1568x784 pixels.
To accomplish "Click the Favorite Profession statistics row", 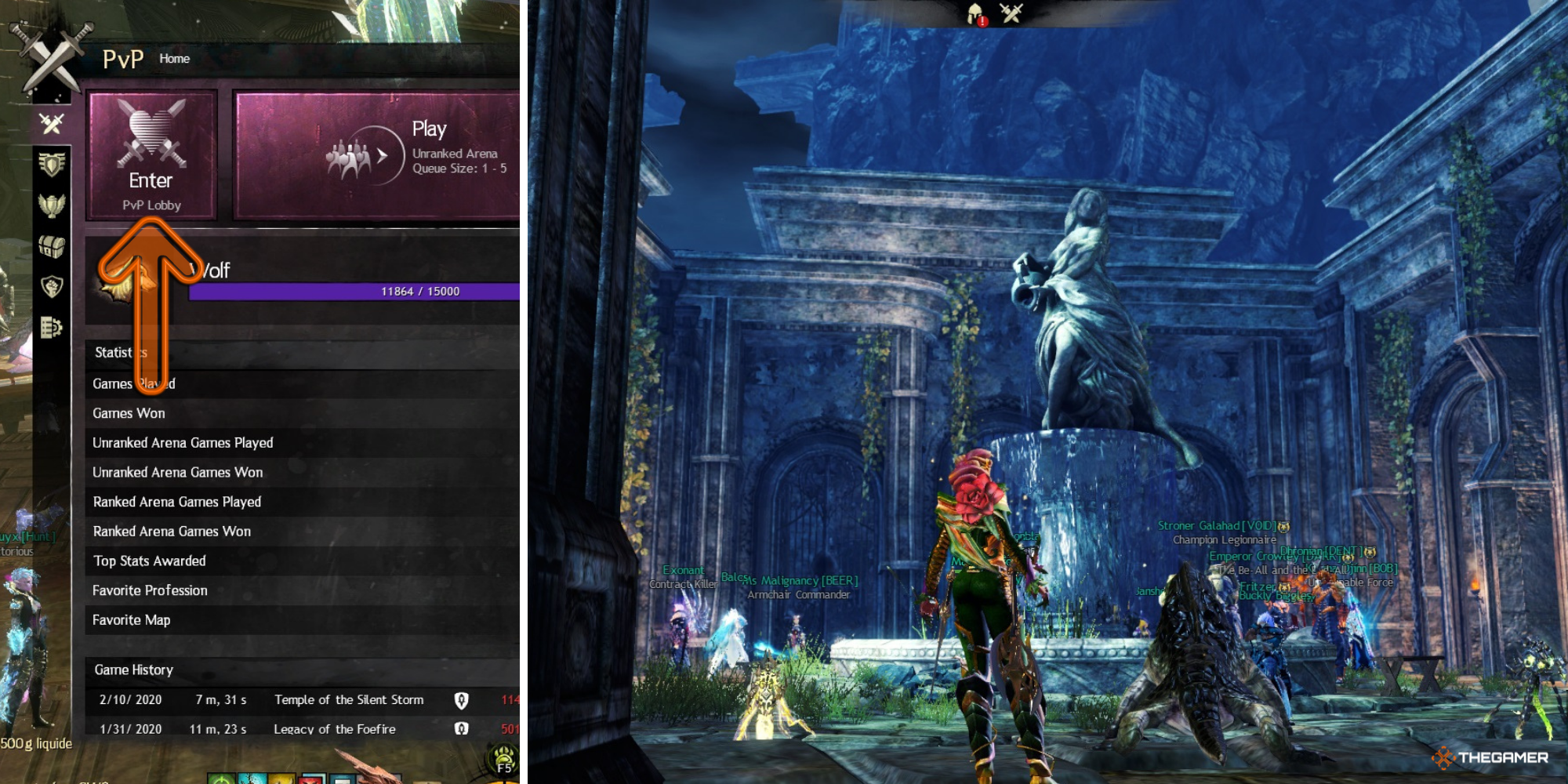I will (235, 590).
